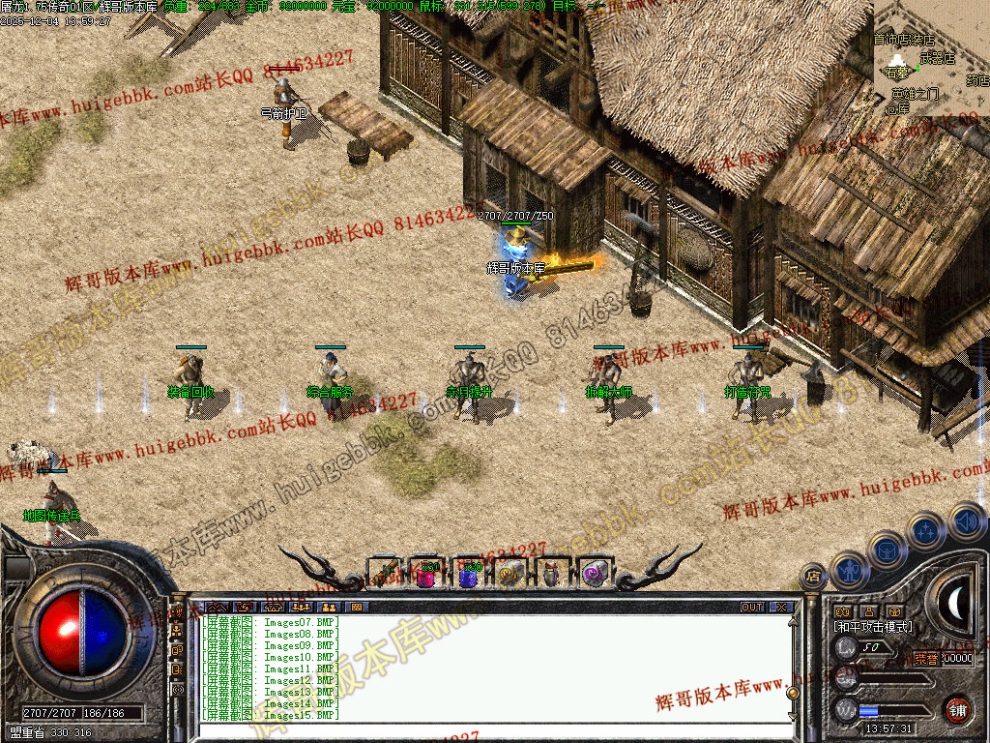Open the character panel round button
Image resolution: width=990 pixels, height=743 pixels.
click(x=849, y=570)
